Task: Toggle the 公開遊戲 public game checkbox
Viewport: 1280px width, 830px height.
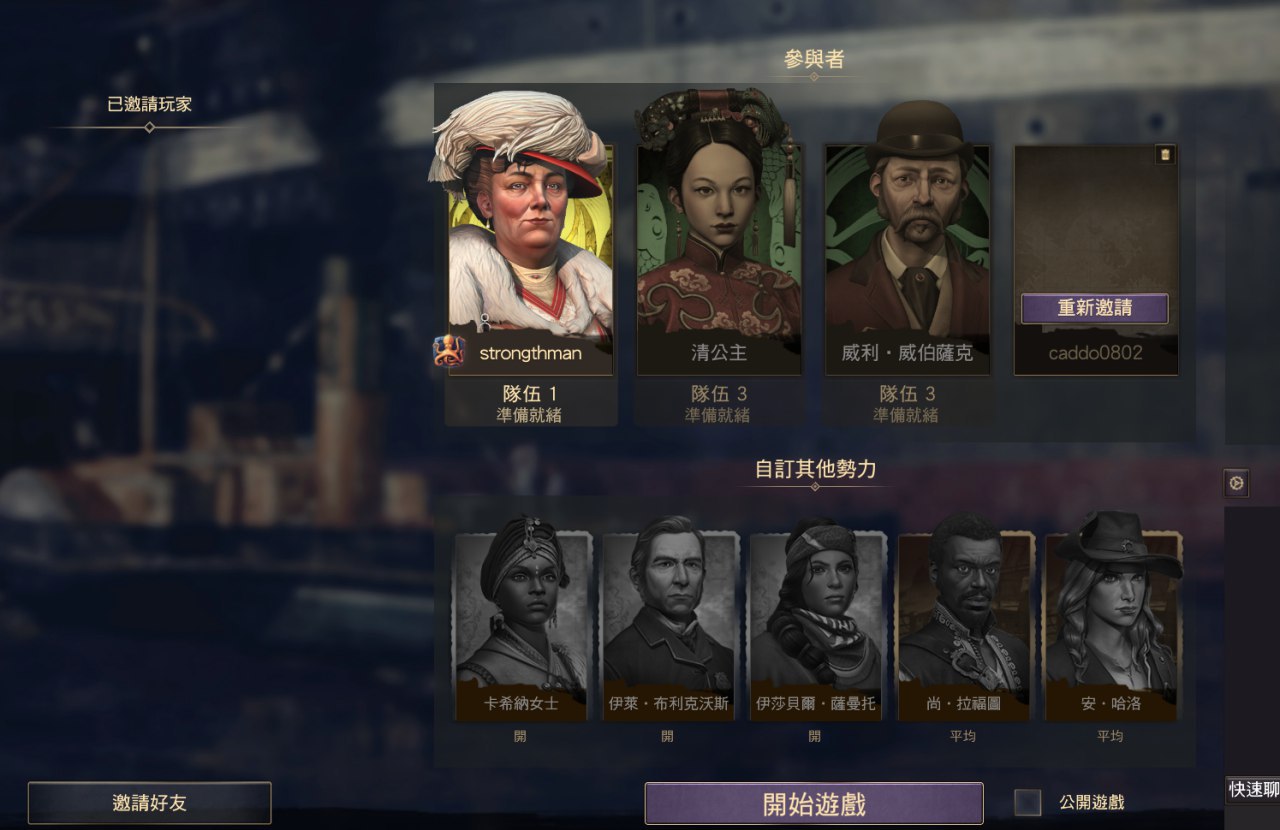Action: pyautogui.click(x=1027, y=802)
